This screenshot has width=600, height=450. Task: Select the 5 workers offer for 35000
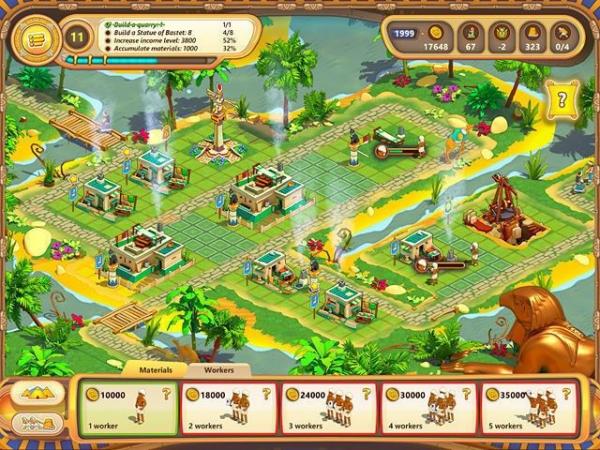[x=529, y=408]
